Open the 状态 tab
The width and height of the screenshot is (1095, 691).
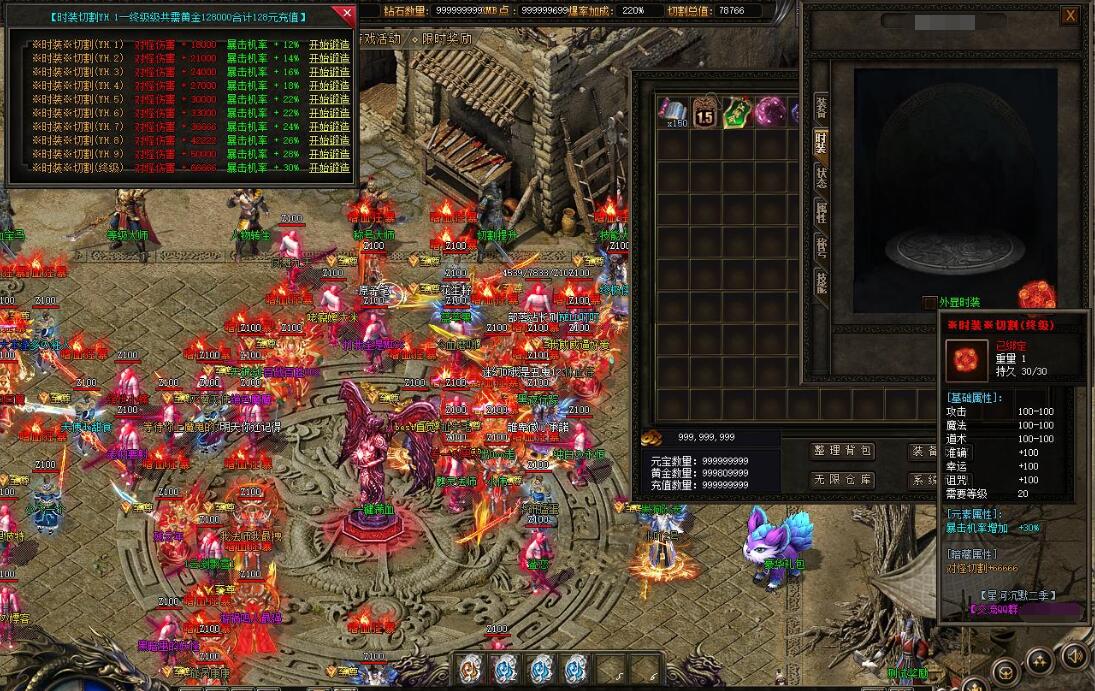[821, 178]
